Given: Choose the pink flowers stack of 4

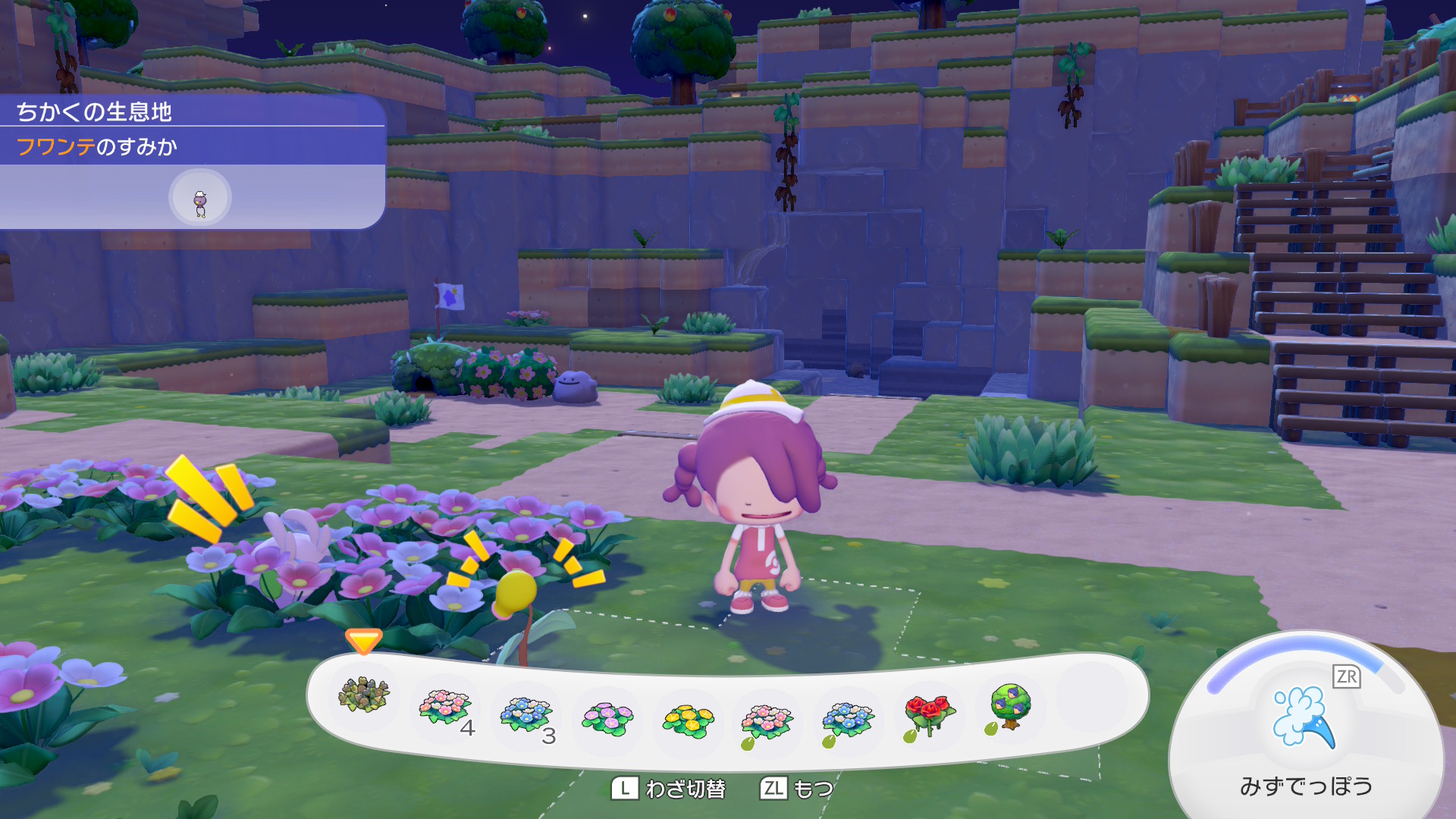Looking at the screenshot, I should coord(446,708).
